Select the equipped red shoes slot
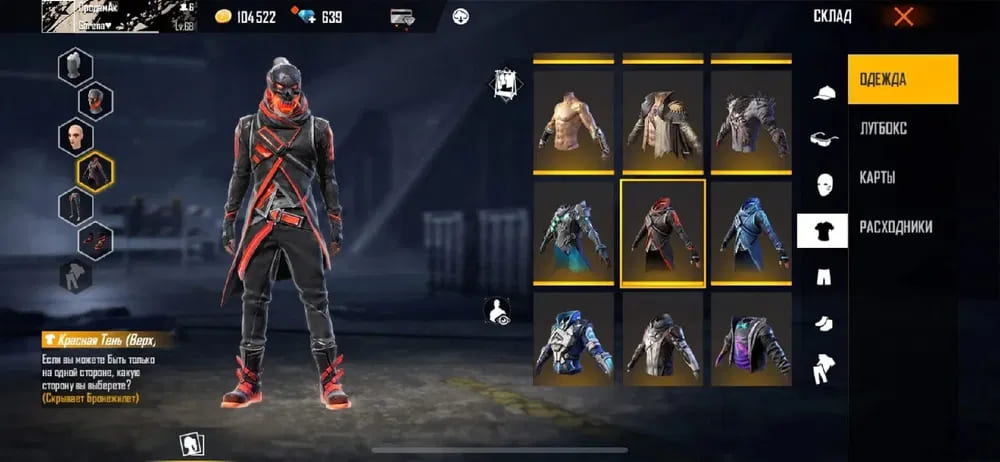1000x462 pixels. coord(95,241)
